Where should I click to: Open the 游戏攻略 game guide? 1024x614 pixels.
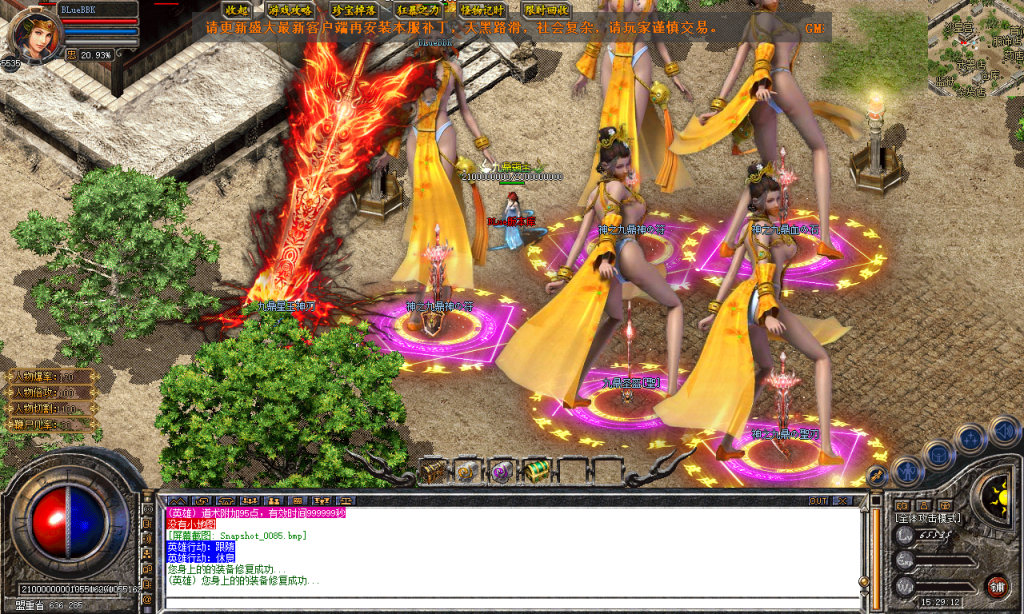coord(289,10)
